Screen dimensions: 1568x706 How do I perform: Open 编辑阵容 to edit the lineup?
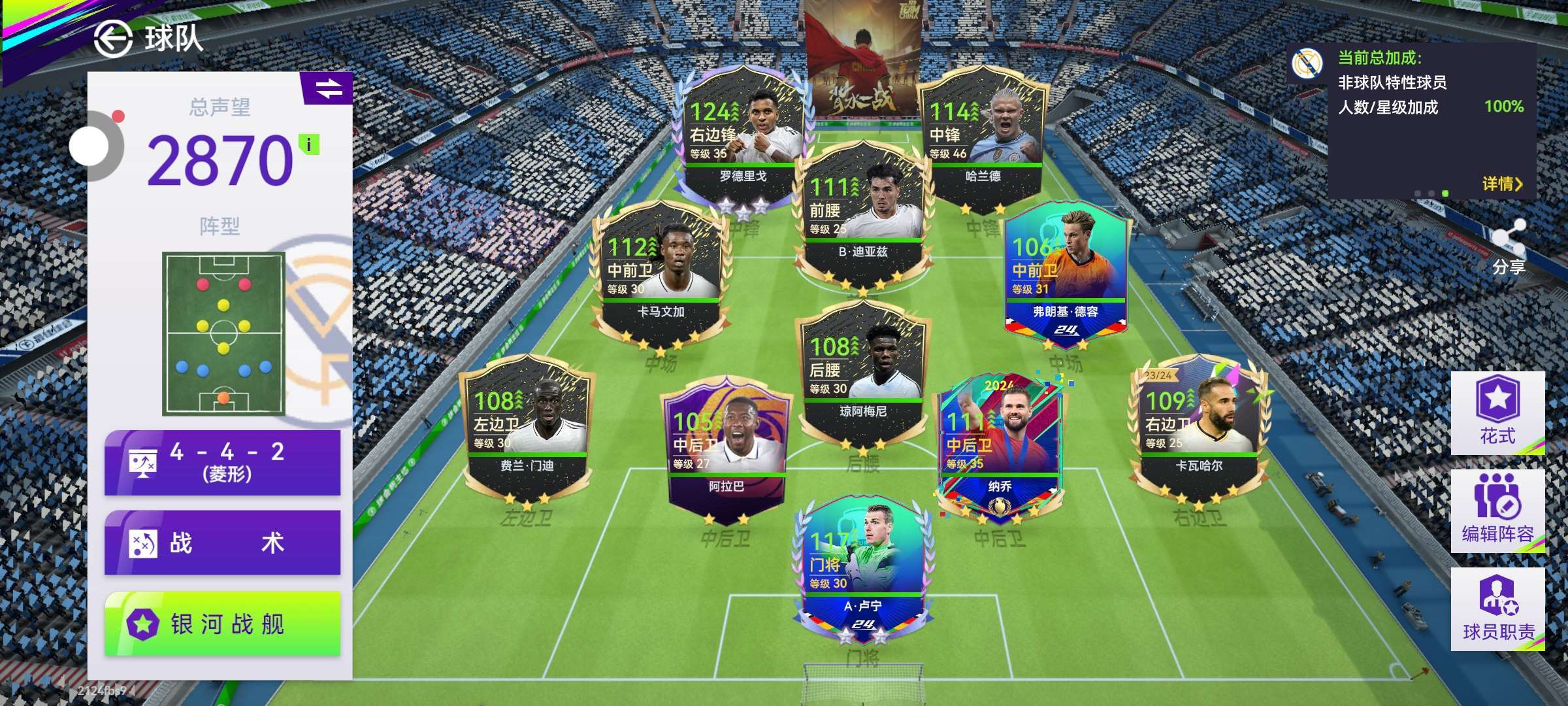(x=1497, y=510)
